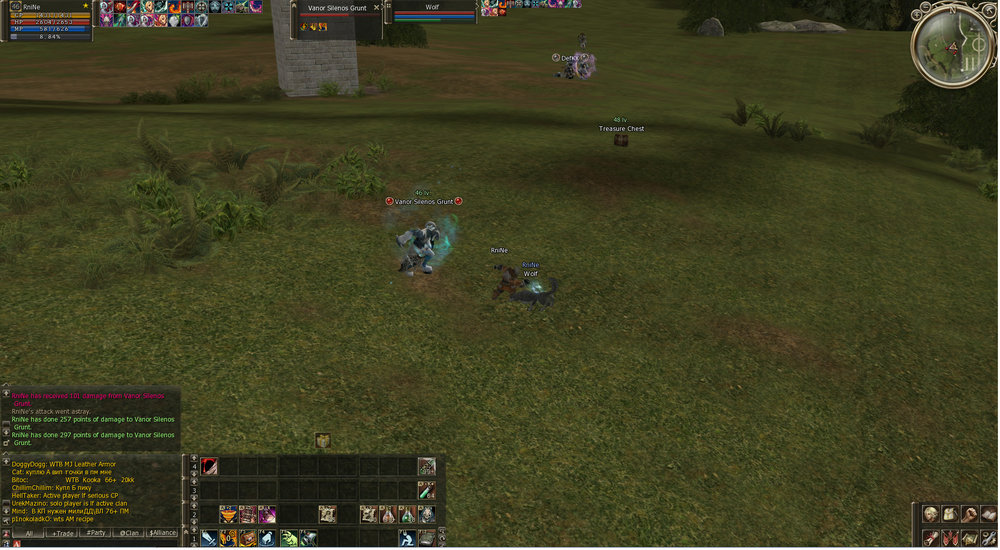Switch to the All chat tab
Viewport: 1000px width, 550px height.
pos(28,533)
